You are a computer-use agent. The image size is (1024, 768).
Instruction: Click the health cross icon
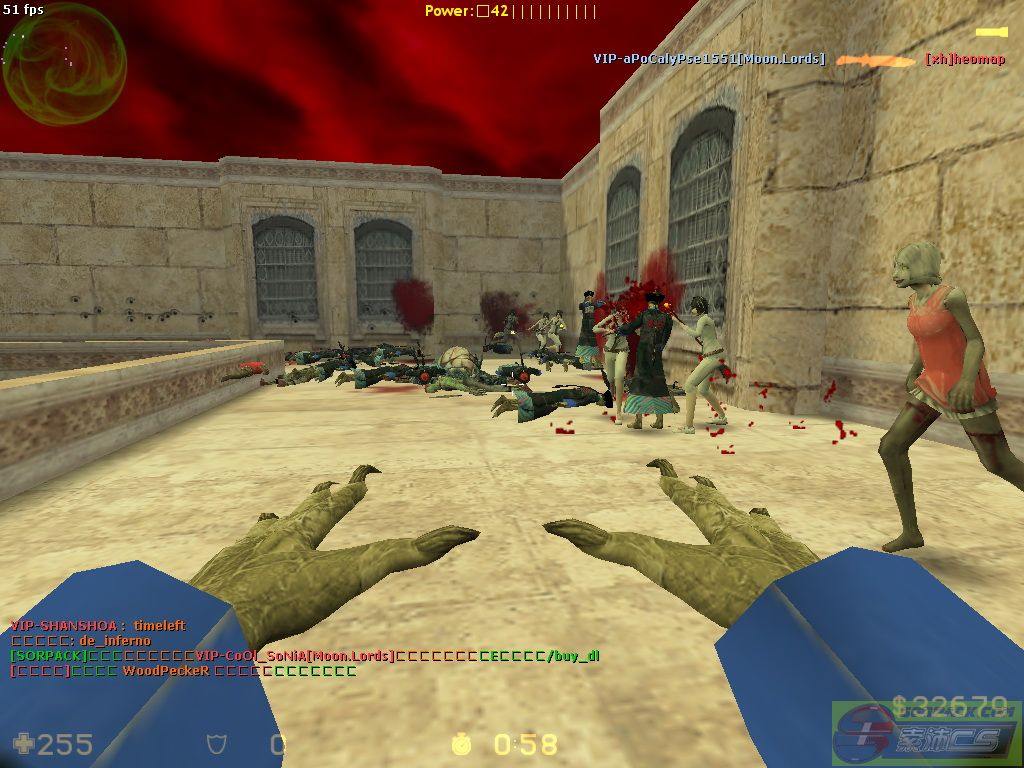point(23,743)
